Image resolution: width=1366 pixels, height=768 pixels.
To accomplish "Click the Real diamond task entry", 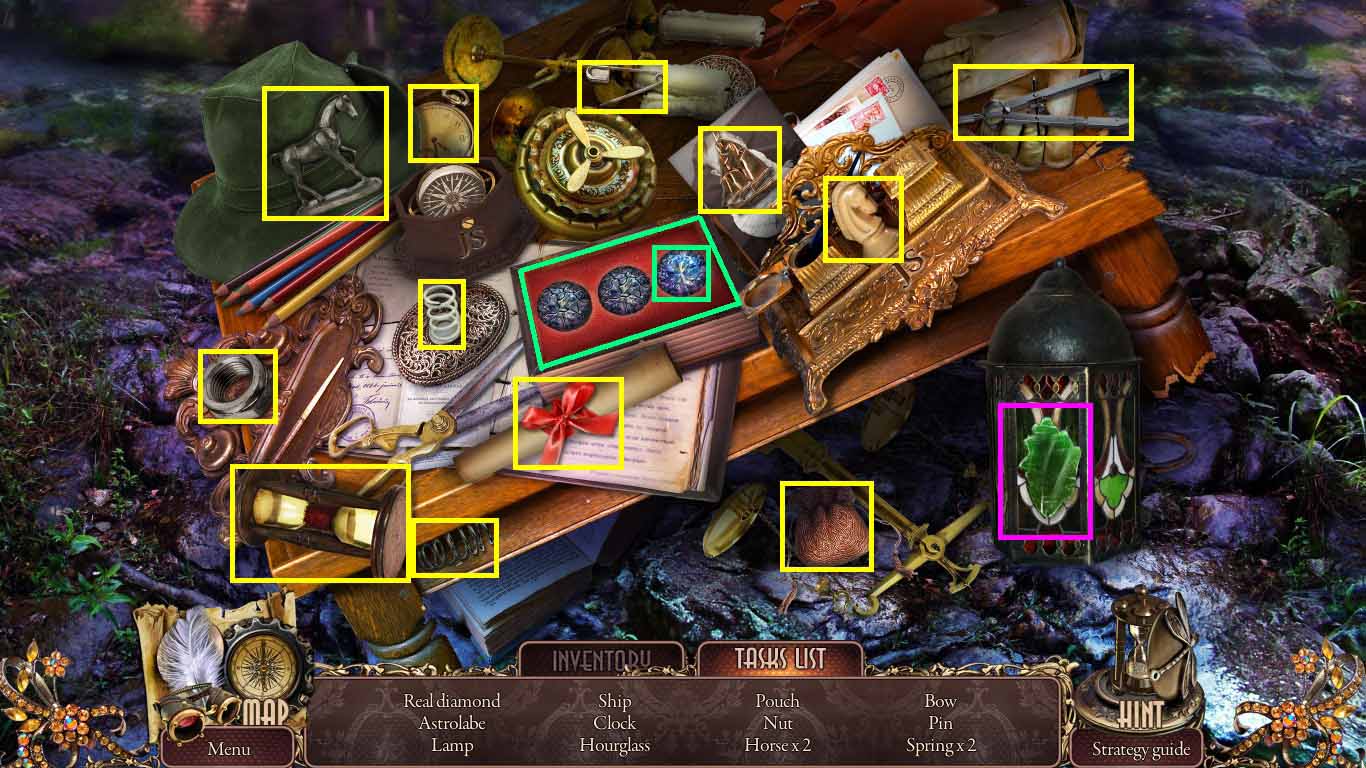I will pyautogui.click(x=449, y=700).
